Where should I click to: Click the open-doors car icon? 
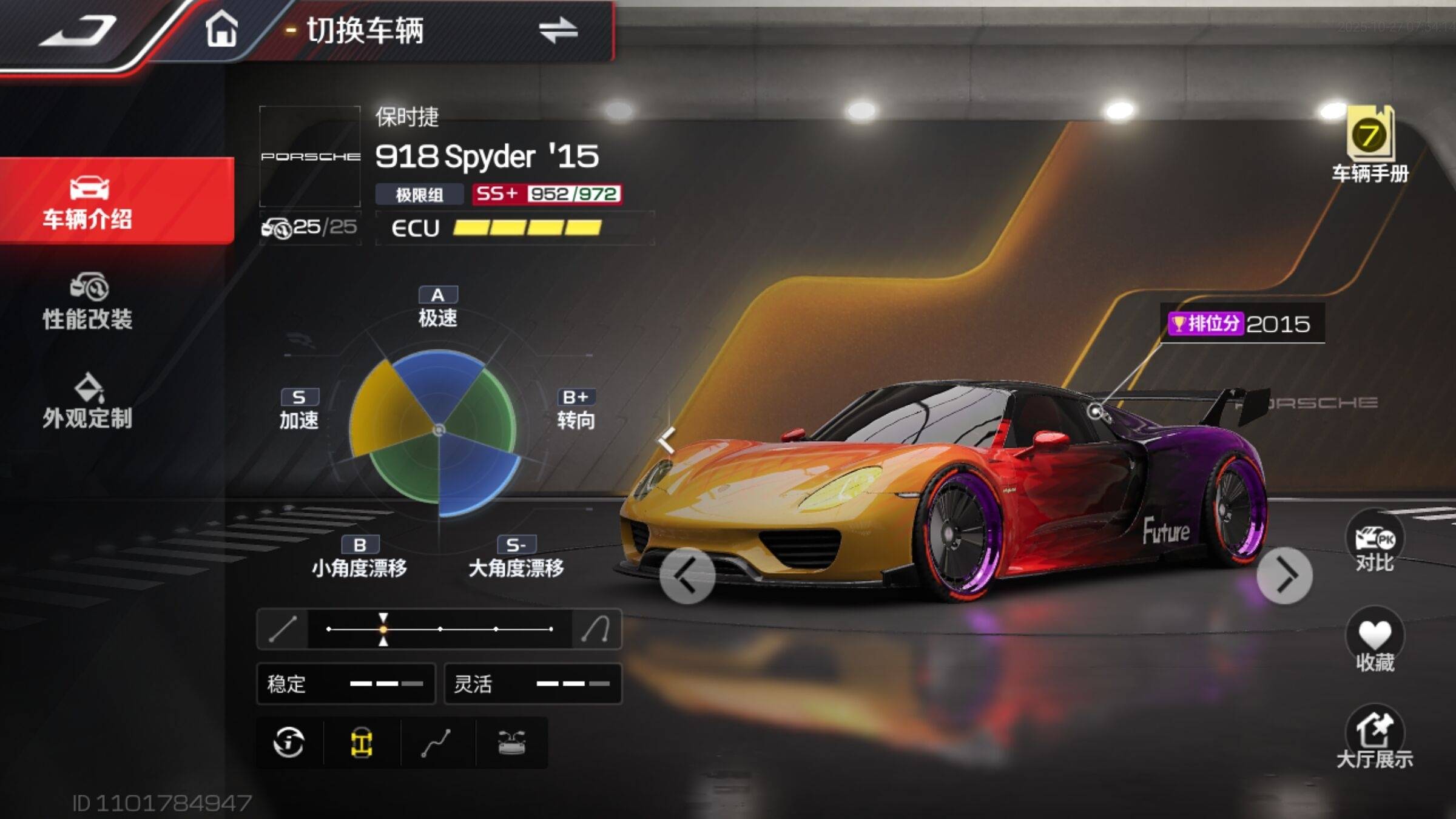[x=511, y=743]
